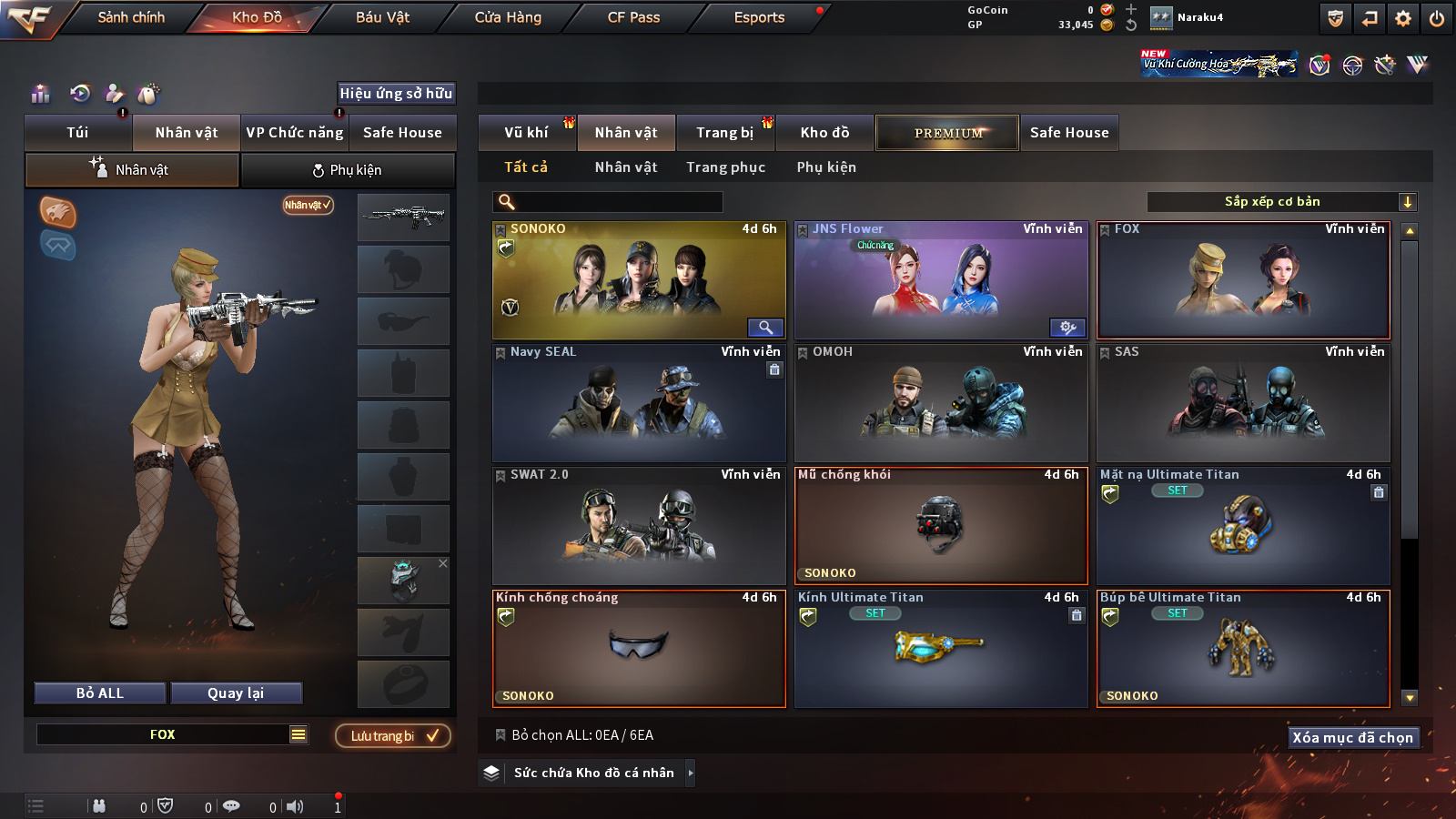1456x819 pixels.
Task: Click Xóa mục đã chọn button
Action: (x=1352, y=738)
